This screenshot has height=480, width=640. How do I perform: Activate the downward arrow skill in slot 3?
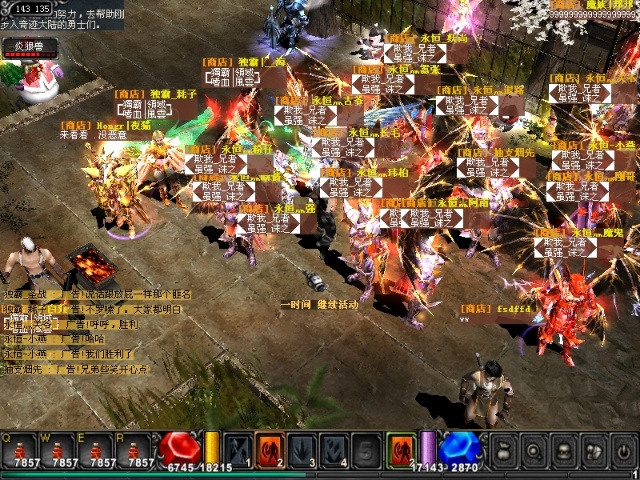tap(303, 449)
